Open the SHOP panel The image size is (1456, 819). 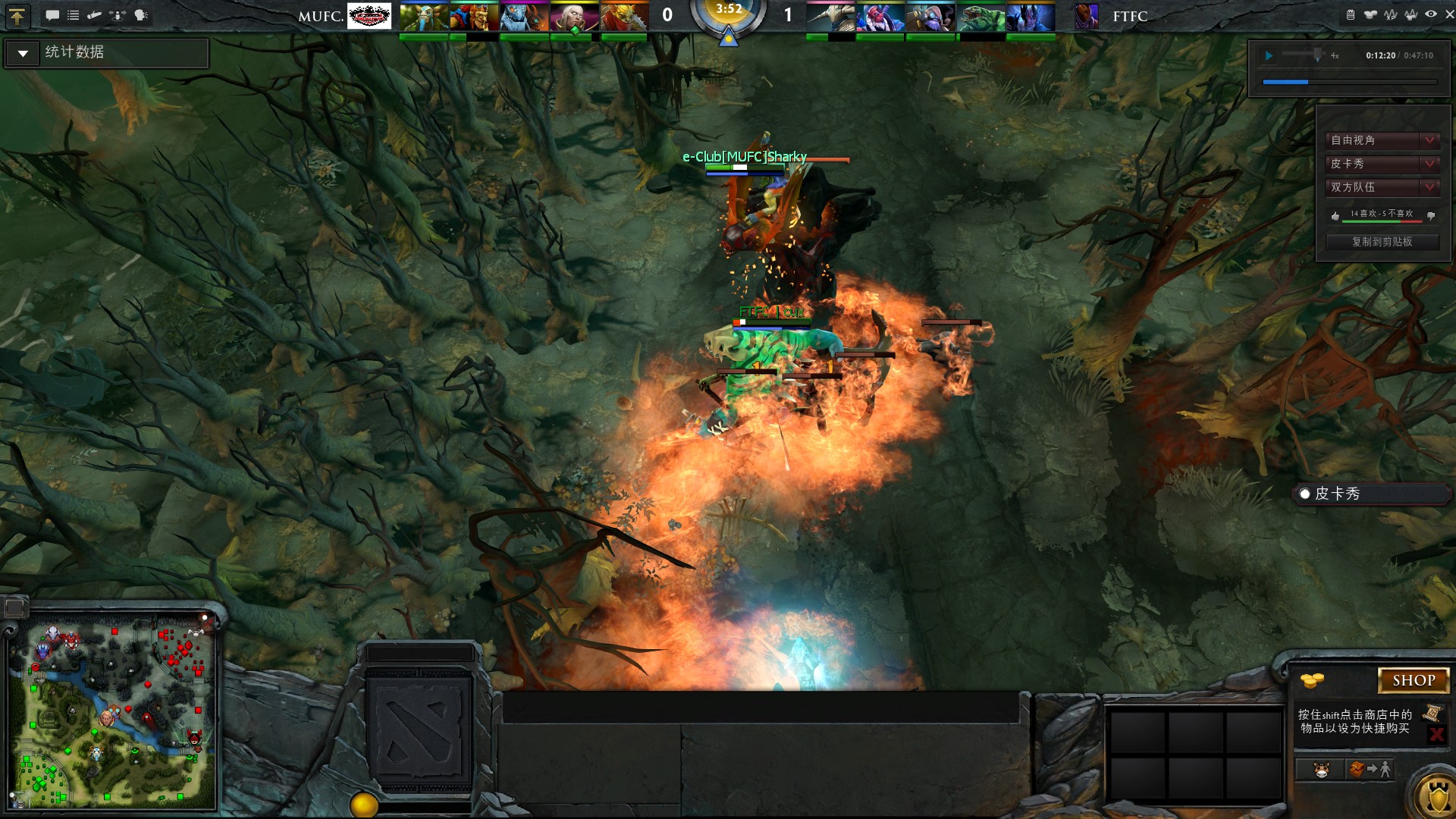point(1413,680)
